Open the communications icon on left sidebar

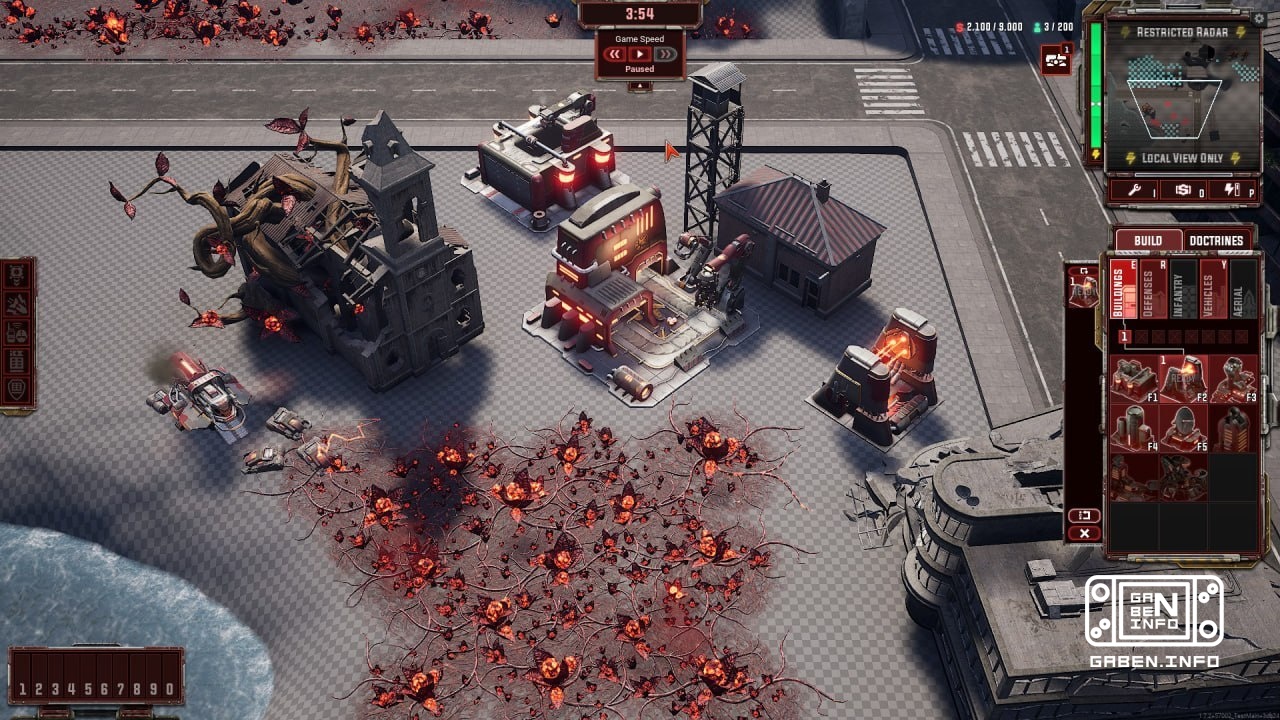click(x=18, y=331)
